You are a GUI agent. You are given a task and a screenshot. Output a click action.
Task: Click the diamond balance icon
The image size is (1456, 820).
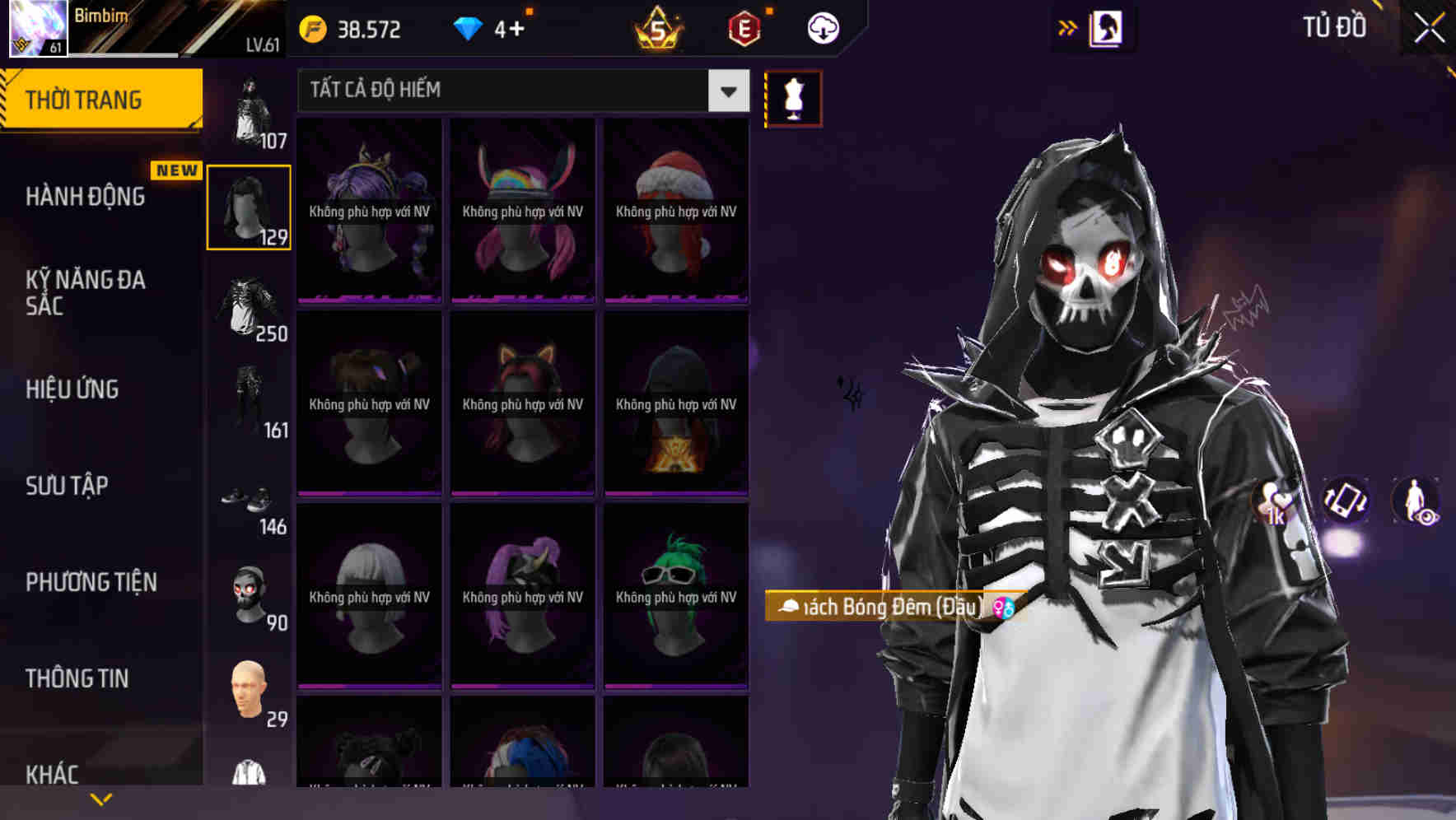tap(468, 27)
